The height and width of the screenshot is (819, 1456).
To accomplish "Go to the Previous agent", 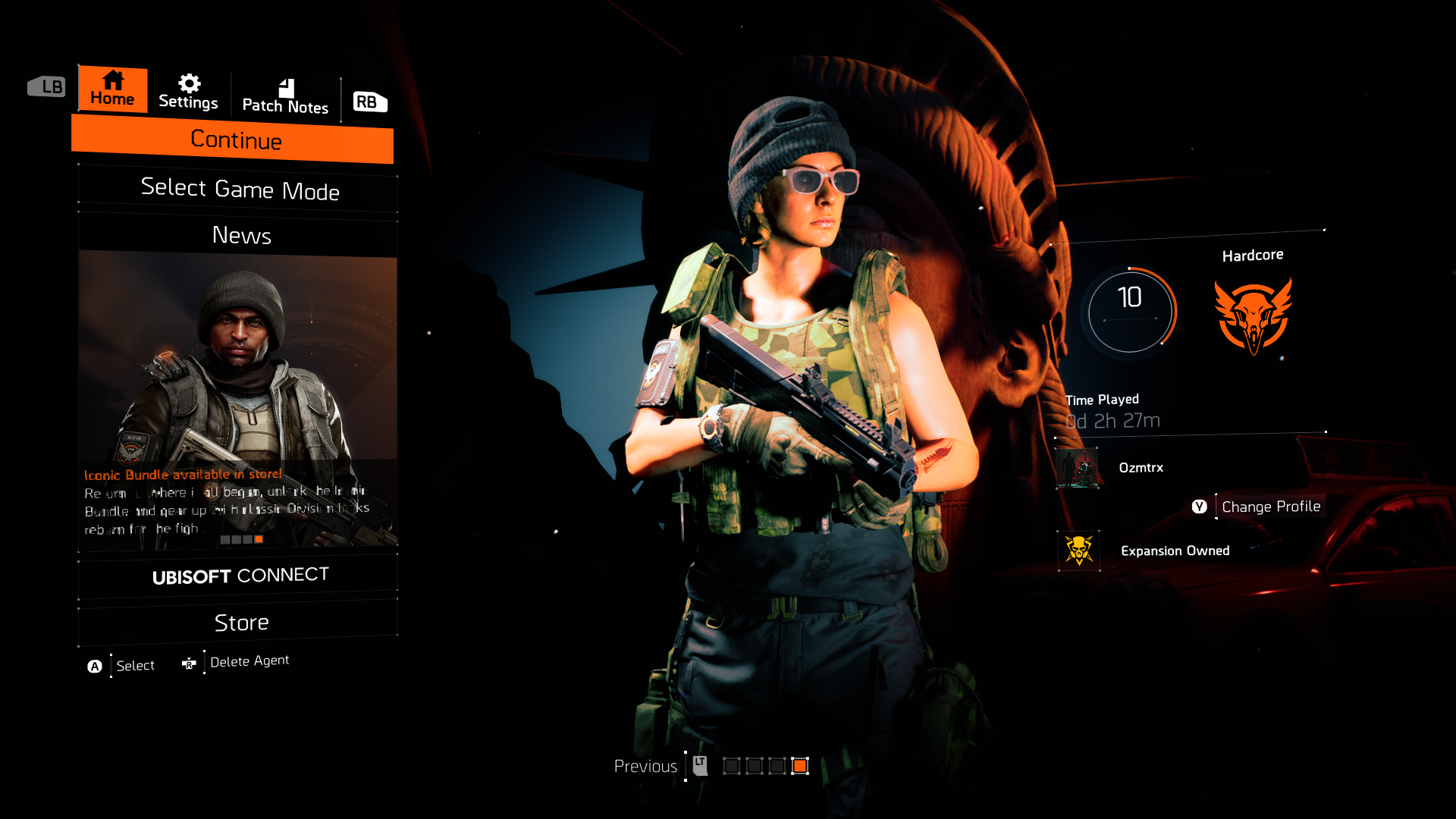I will (x=646, y=767).
